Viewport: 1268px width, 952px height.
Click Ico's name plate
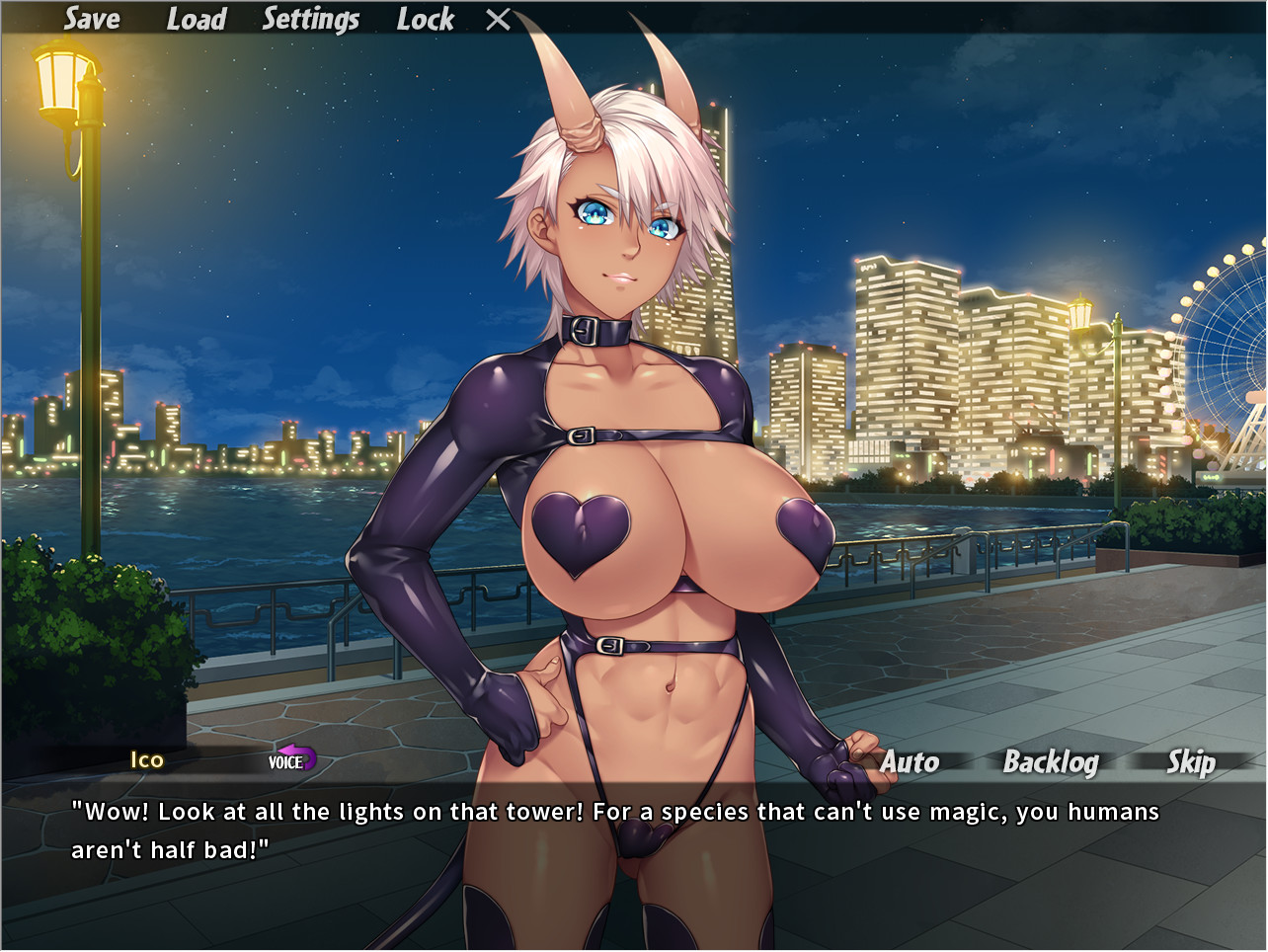coord(146,761)
